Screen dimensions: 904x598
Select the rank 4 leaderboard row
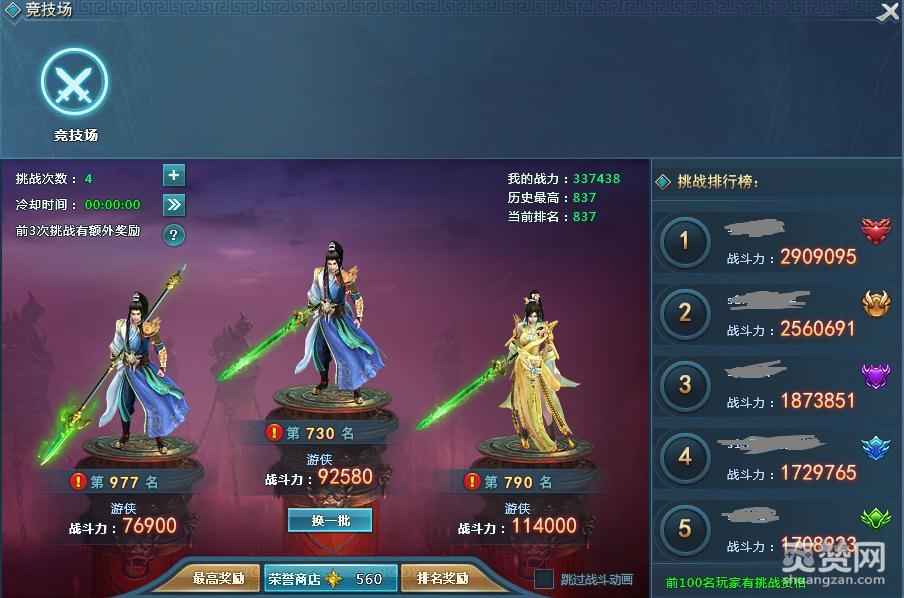pos(775,457)
